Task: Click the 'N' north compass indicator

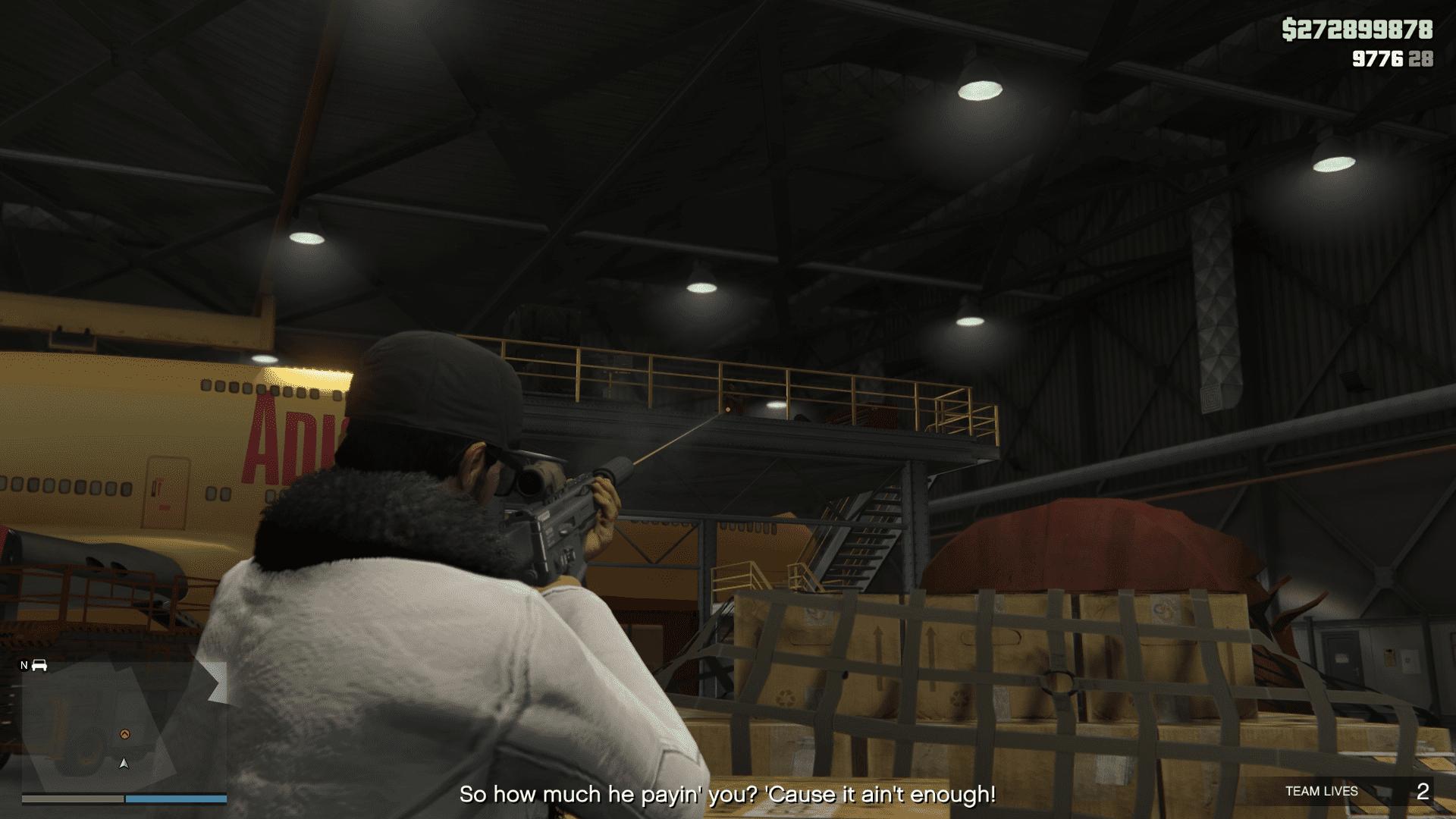Action: point(24,665)
